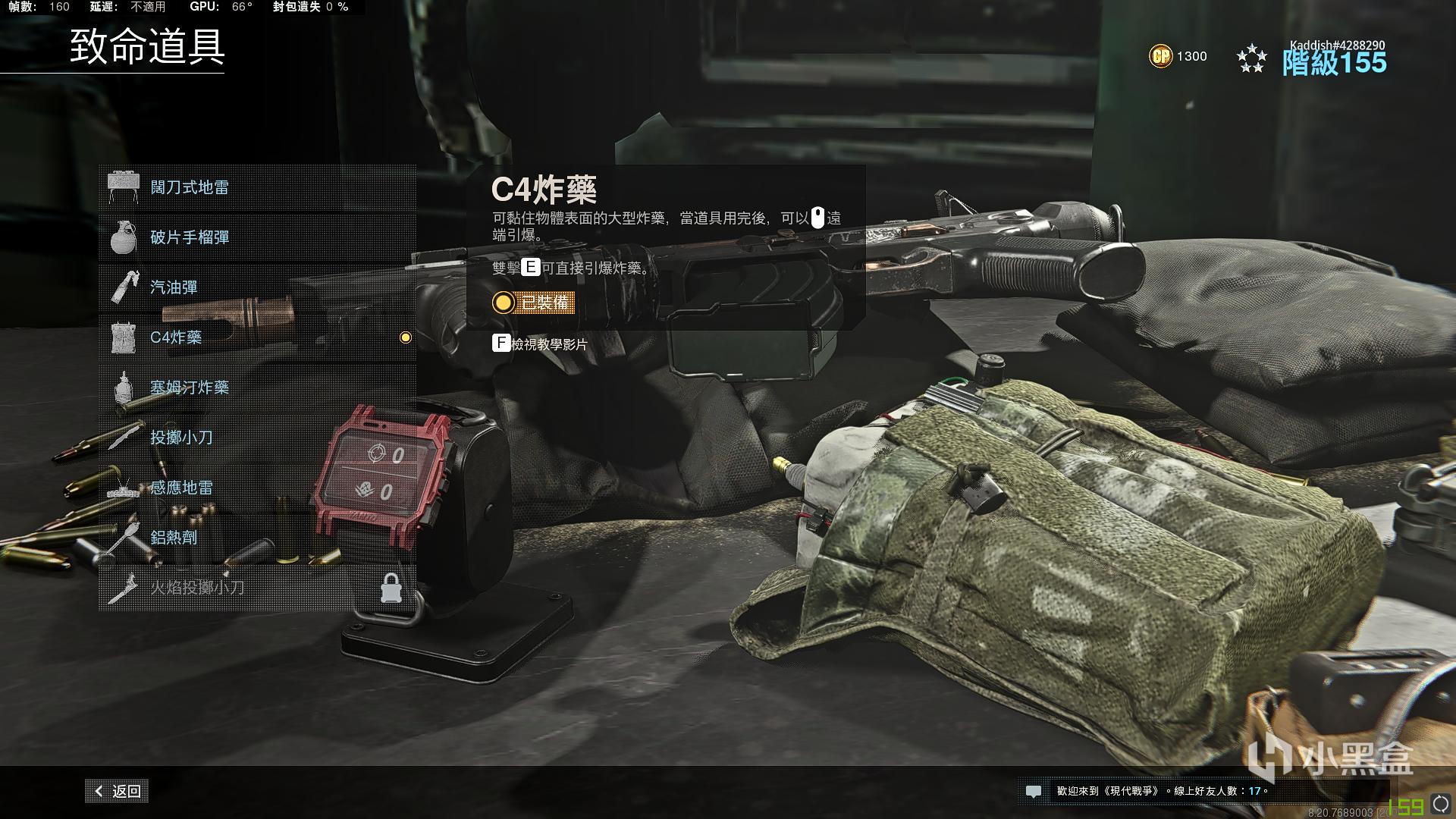Viewport: 1456px width, 819px height.
Task: Open the COD Points balance
Action: pos(1178,56)
